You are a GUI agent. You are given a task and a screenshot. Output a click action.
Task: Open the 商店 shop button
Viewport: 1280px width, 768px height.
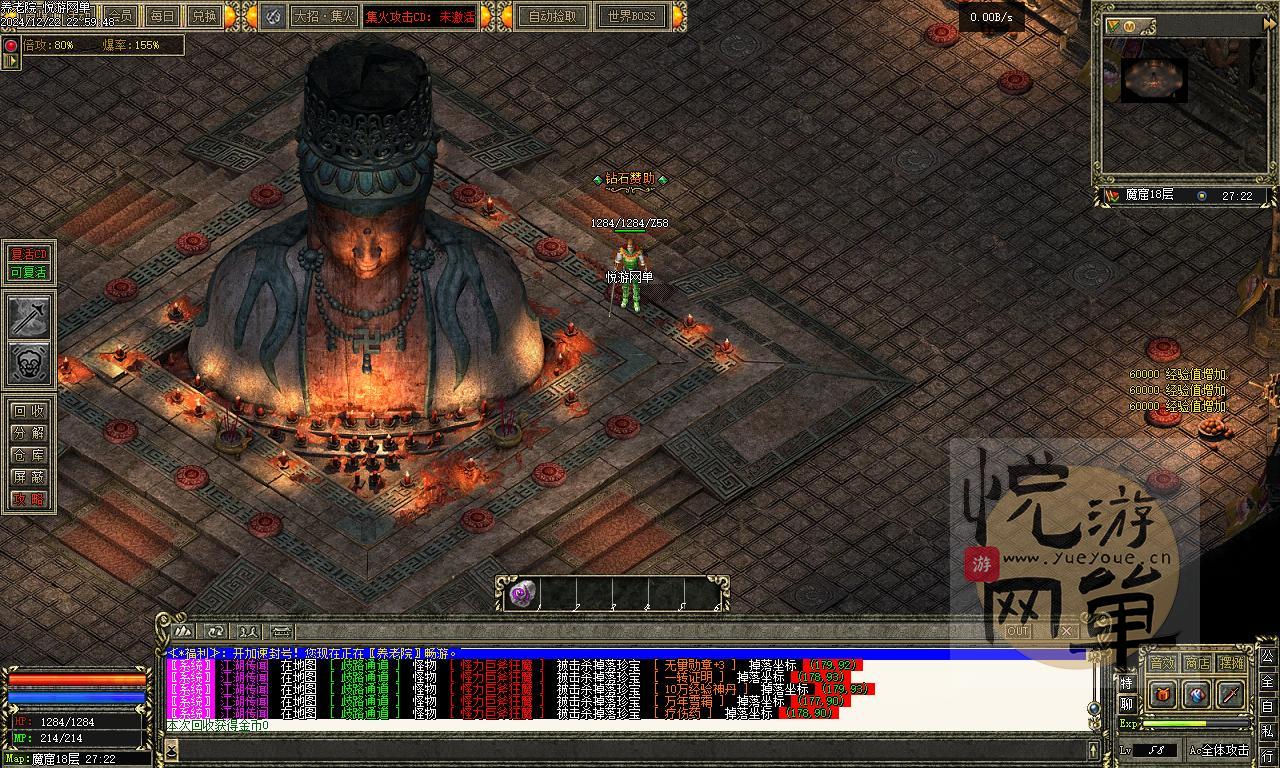(1197, 663)
